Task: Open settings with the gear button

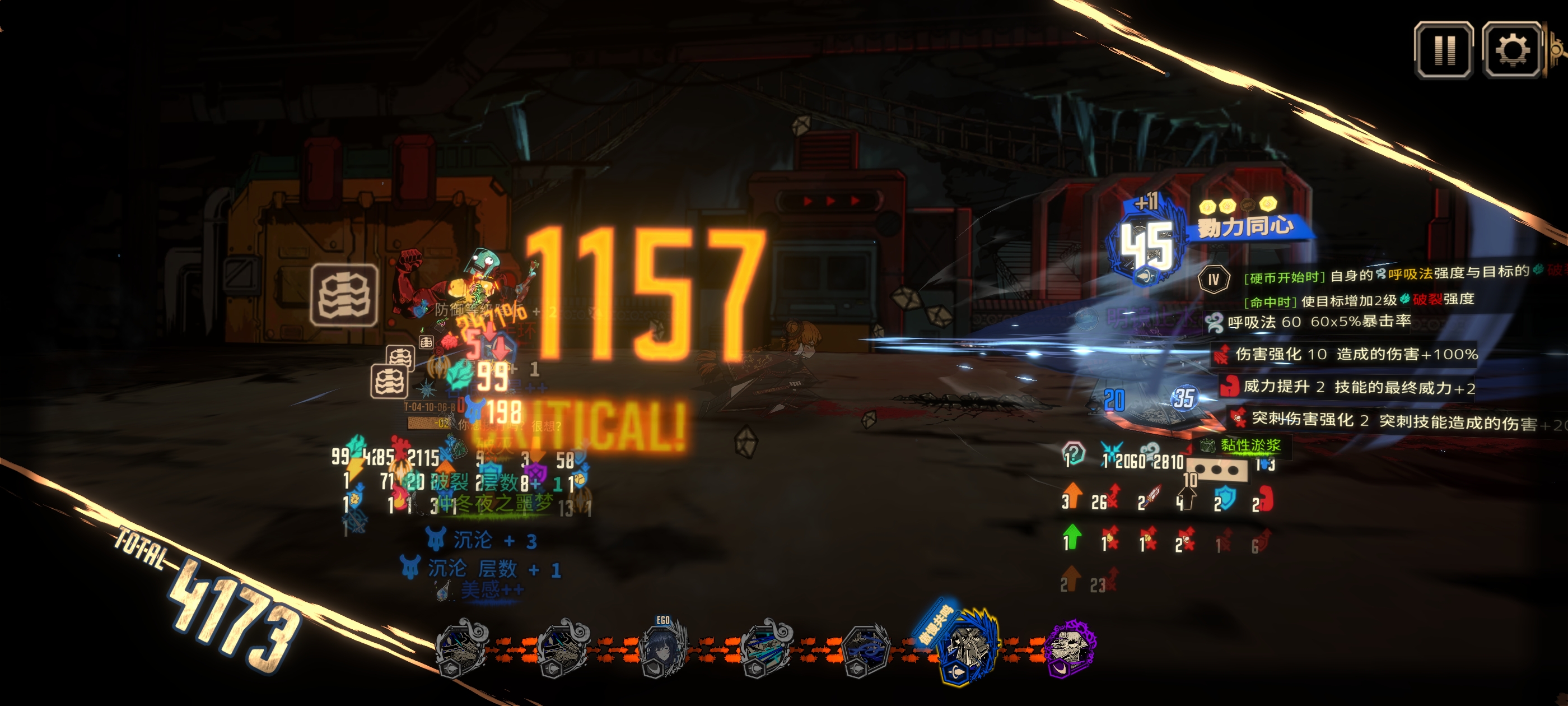Action: point(1511,50)
